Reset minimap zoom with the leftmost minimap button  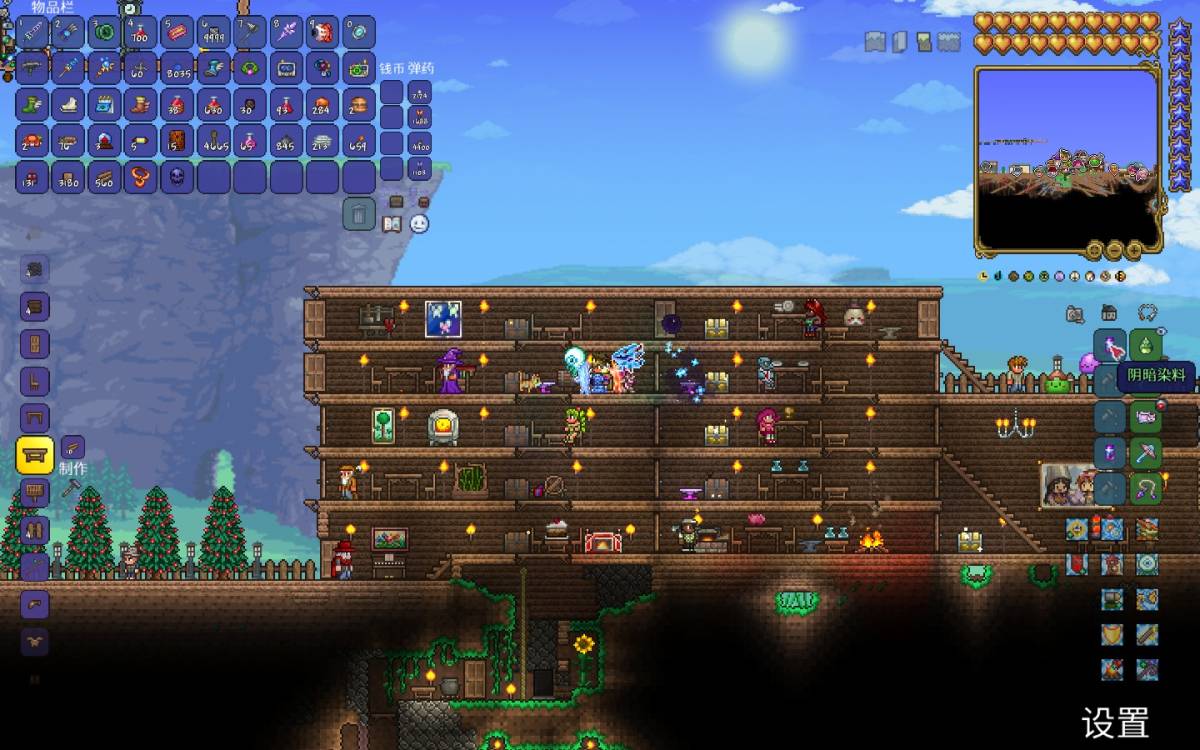coord(1093,249)
